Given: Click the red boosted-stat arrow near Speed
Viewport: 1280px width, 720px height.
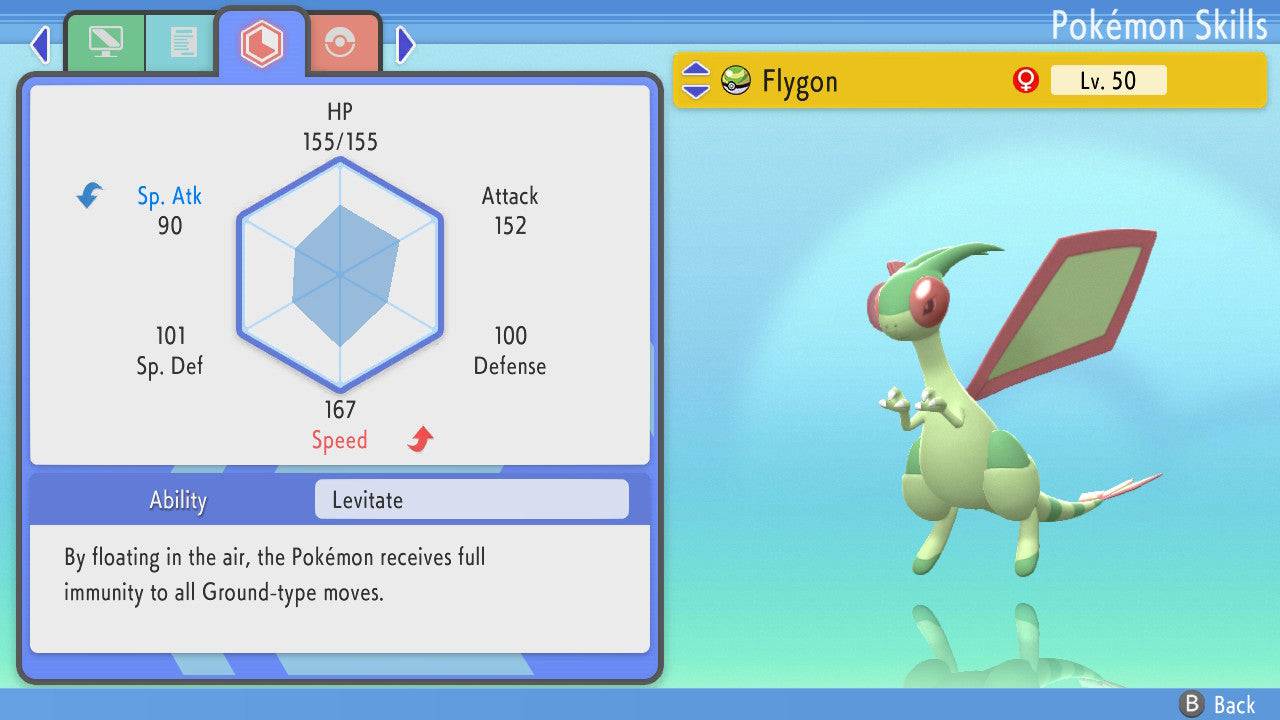Looking at the screenshot, I should (x=418, y=437).
